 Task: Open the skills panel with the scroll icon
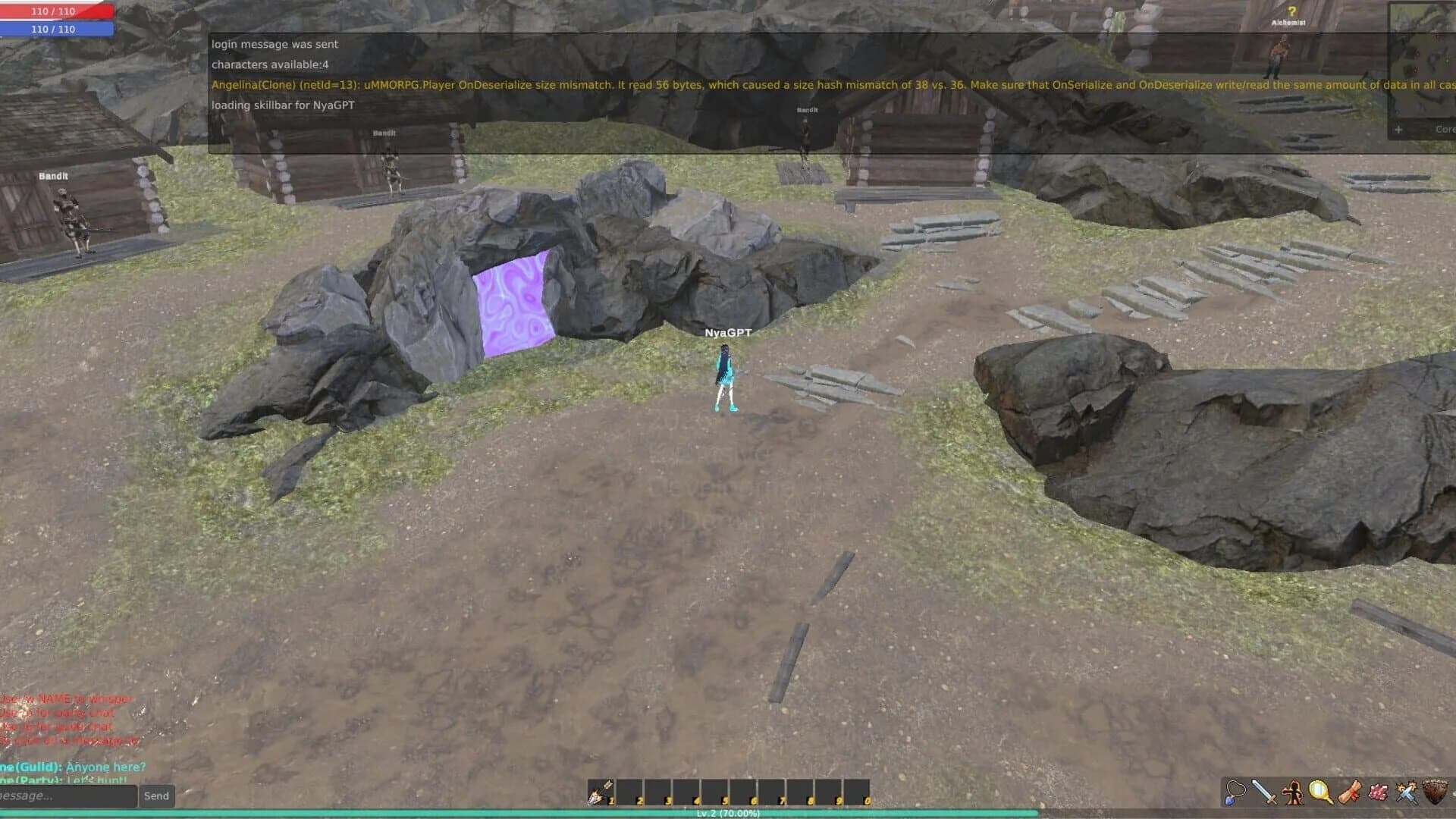point(1350,792)
